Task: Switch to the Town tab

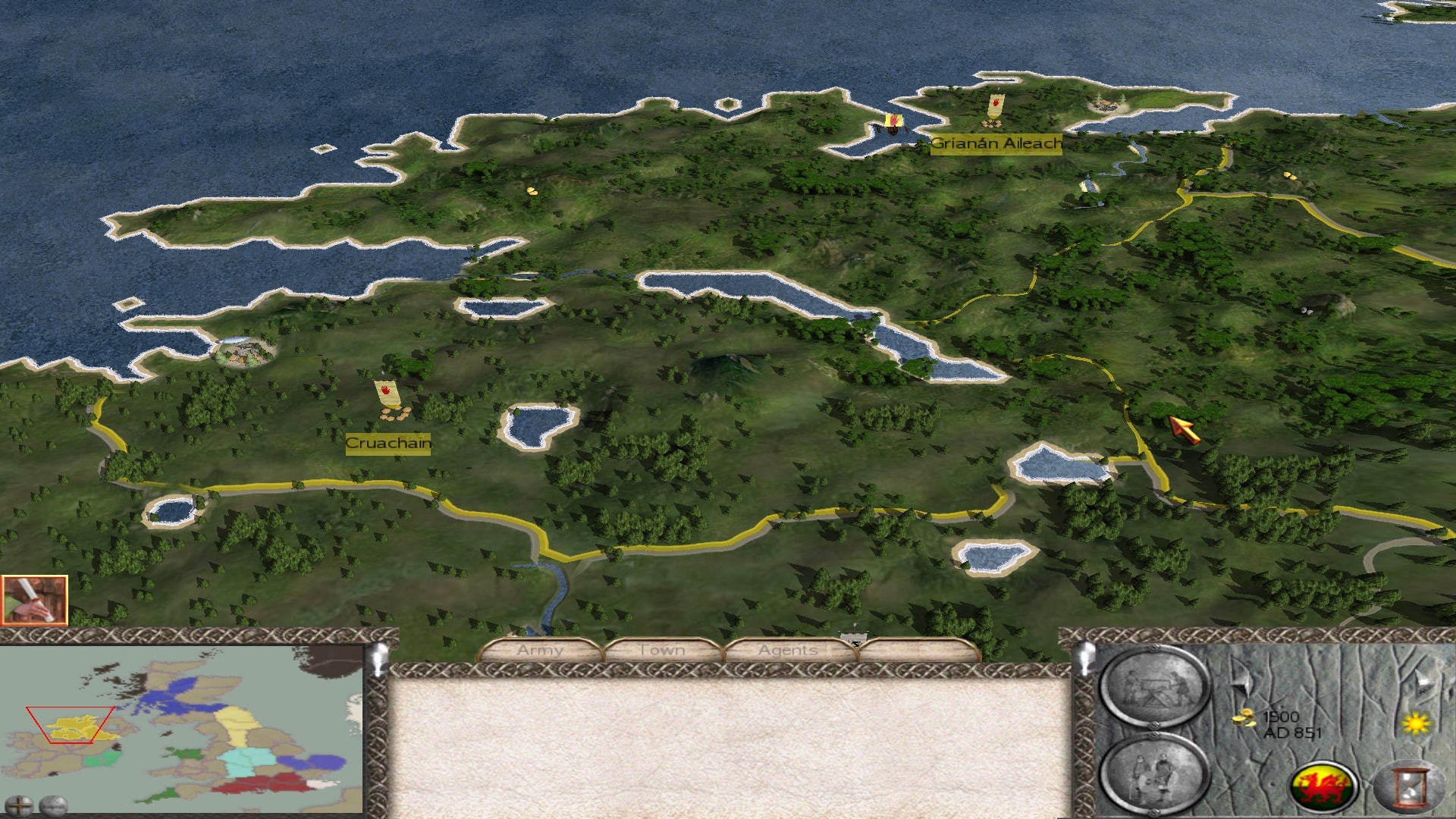Action: (661, 651)
